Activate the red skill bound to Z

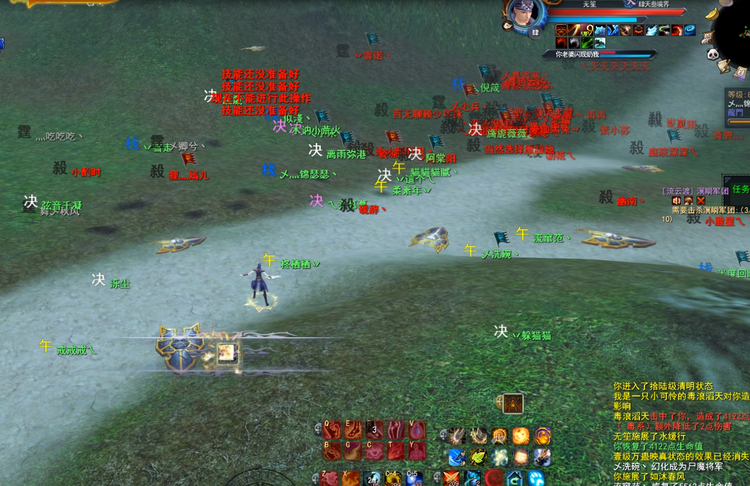point(331,477)
